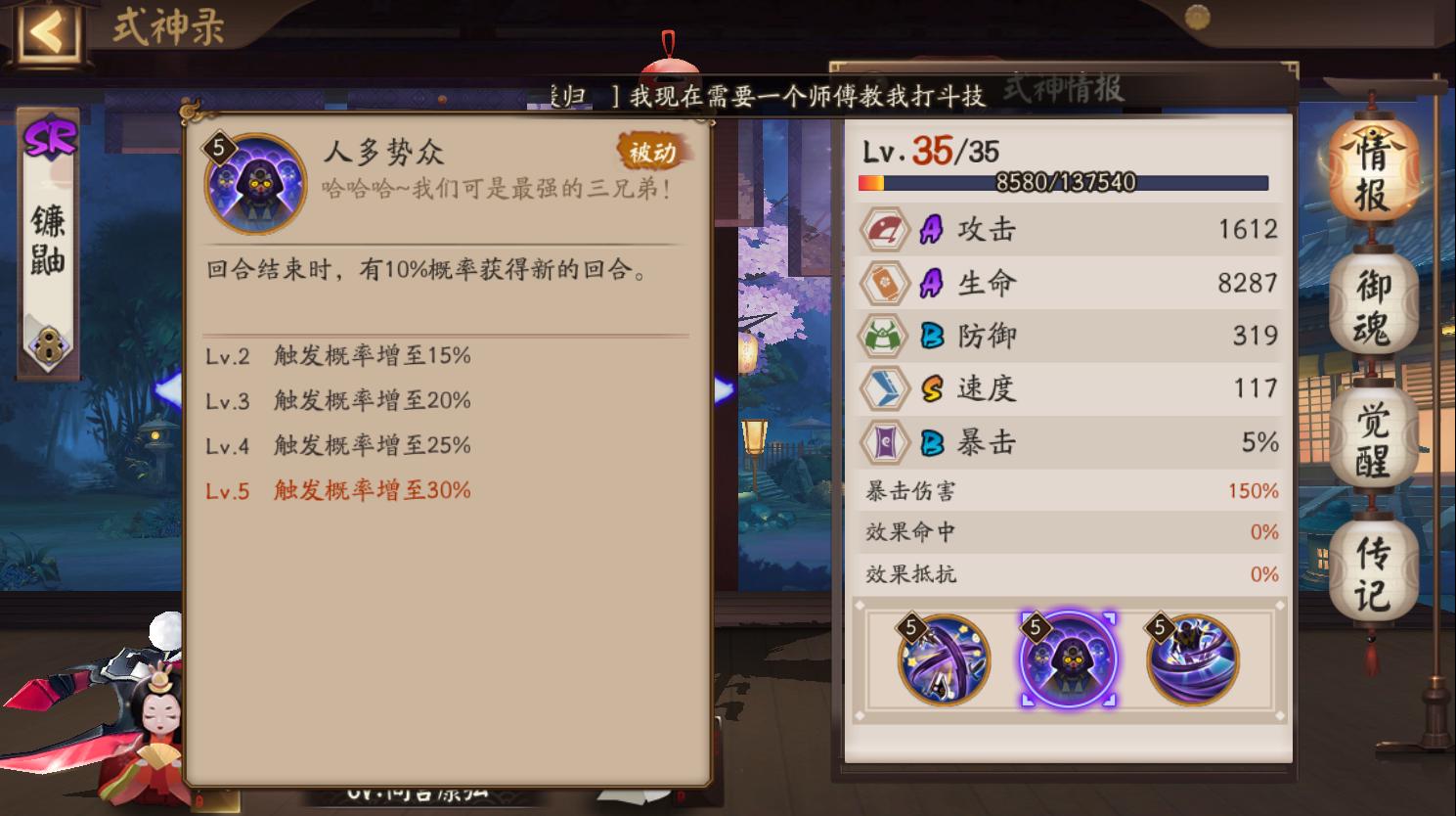Click the 暴击 critical stat icon
The image size is (1456, 816).
[884, 441]
